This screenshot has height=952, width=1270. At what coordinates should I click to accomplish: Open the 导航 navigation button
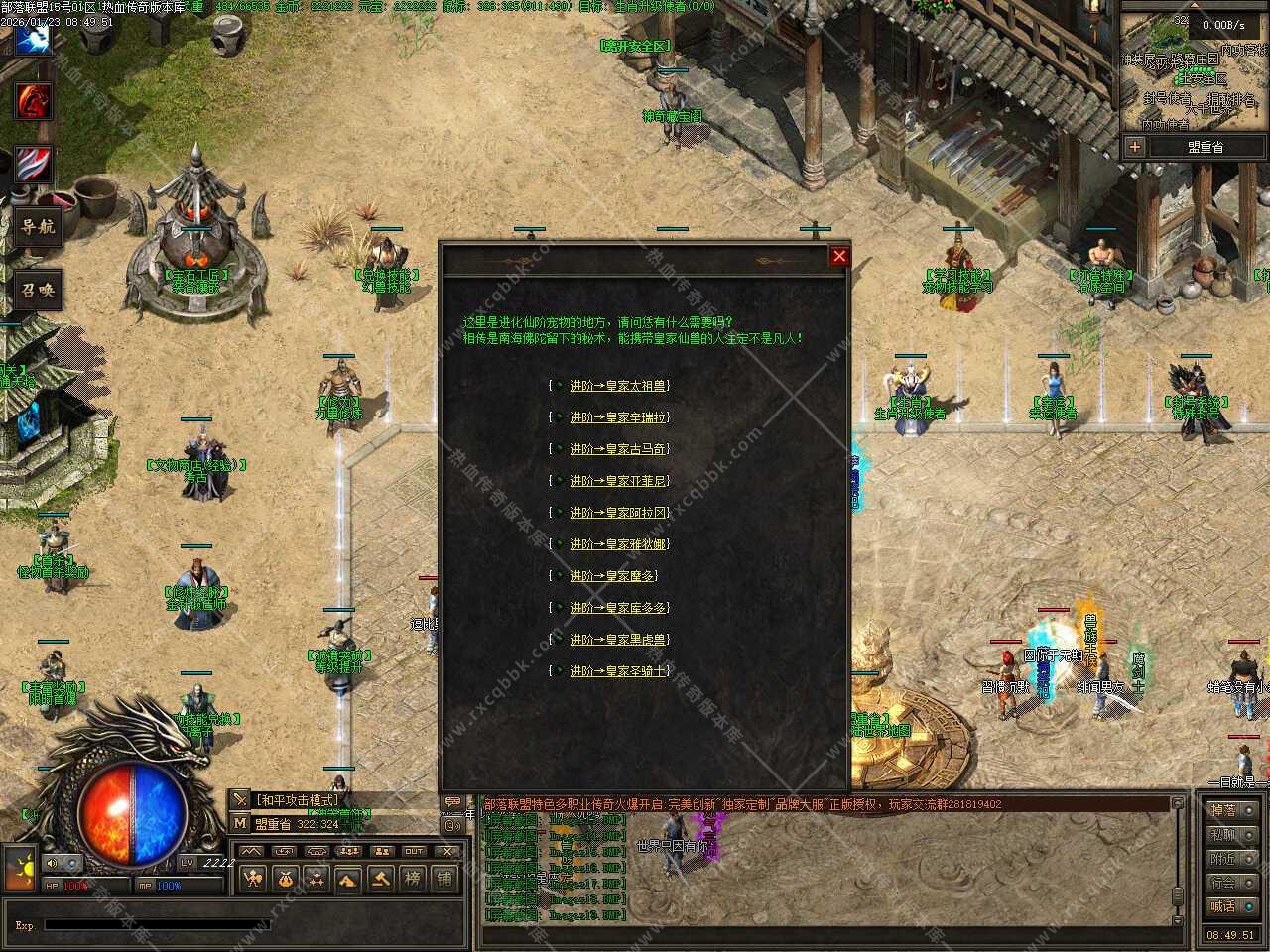coord(38,227)
